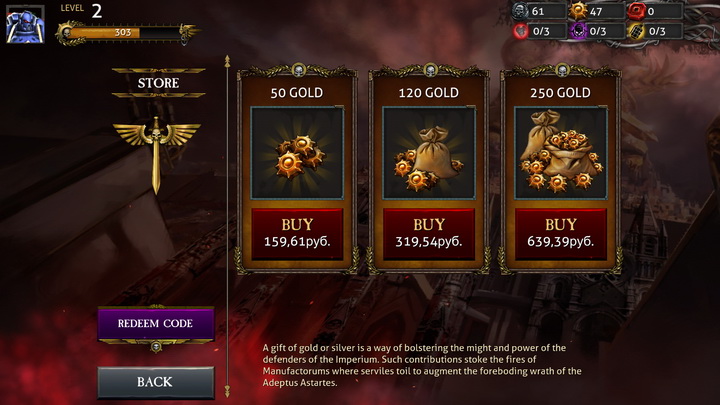Select the 50 Gold coins thumbnail
The height and width of the screenshot is (405, 720).
(x=297, y=153)
